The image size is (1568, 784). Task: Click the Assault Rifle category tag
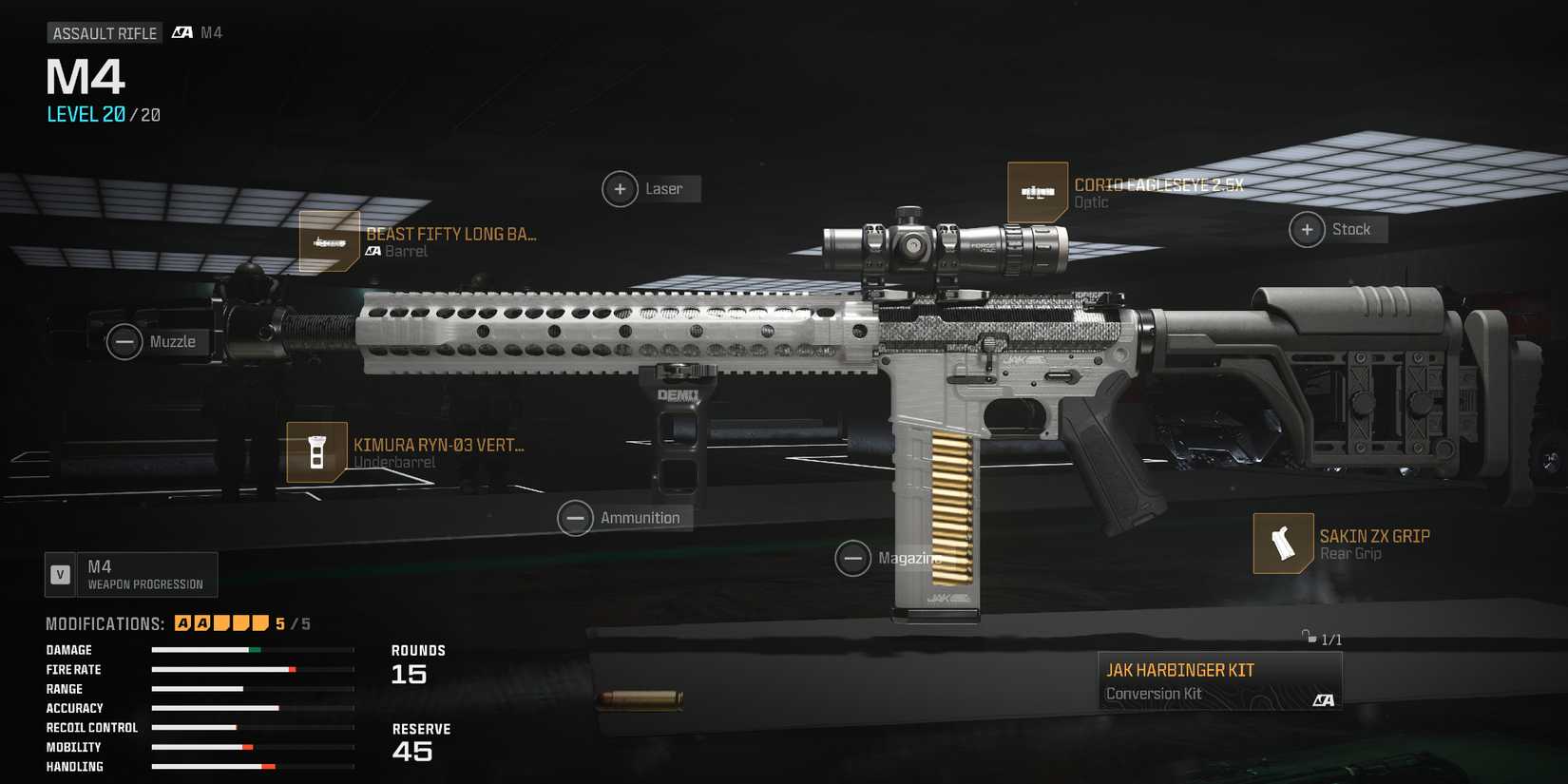(x=105, y=31)
